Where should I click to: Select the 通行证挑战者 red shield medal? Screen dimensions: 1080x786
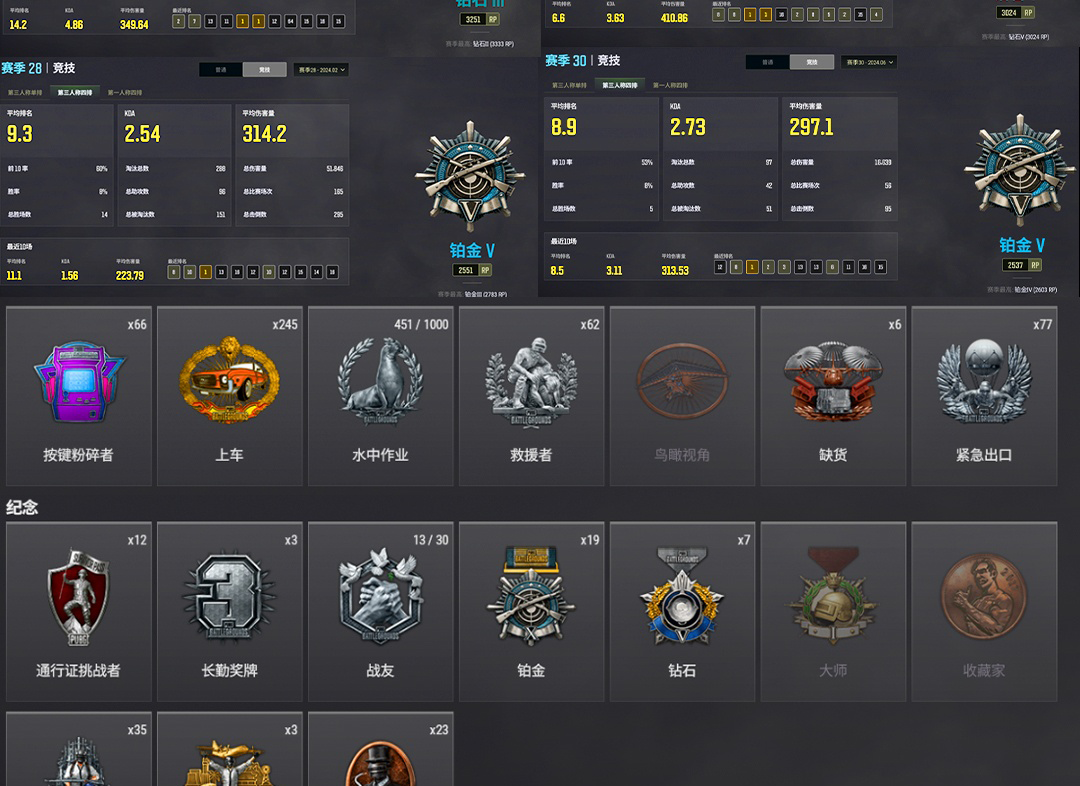[79, 612]
